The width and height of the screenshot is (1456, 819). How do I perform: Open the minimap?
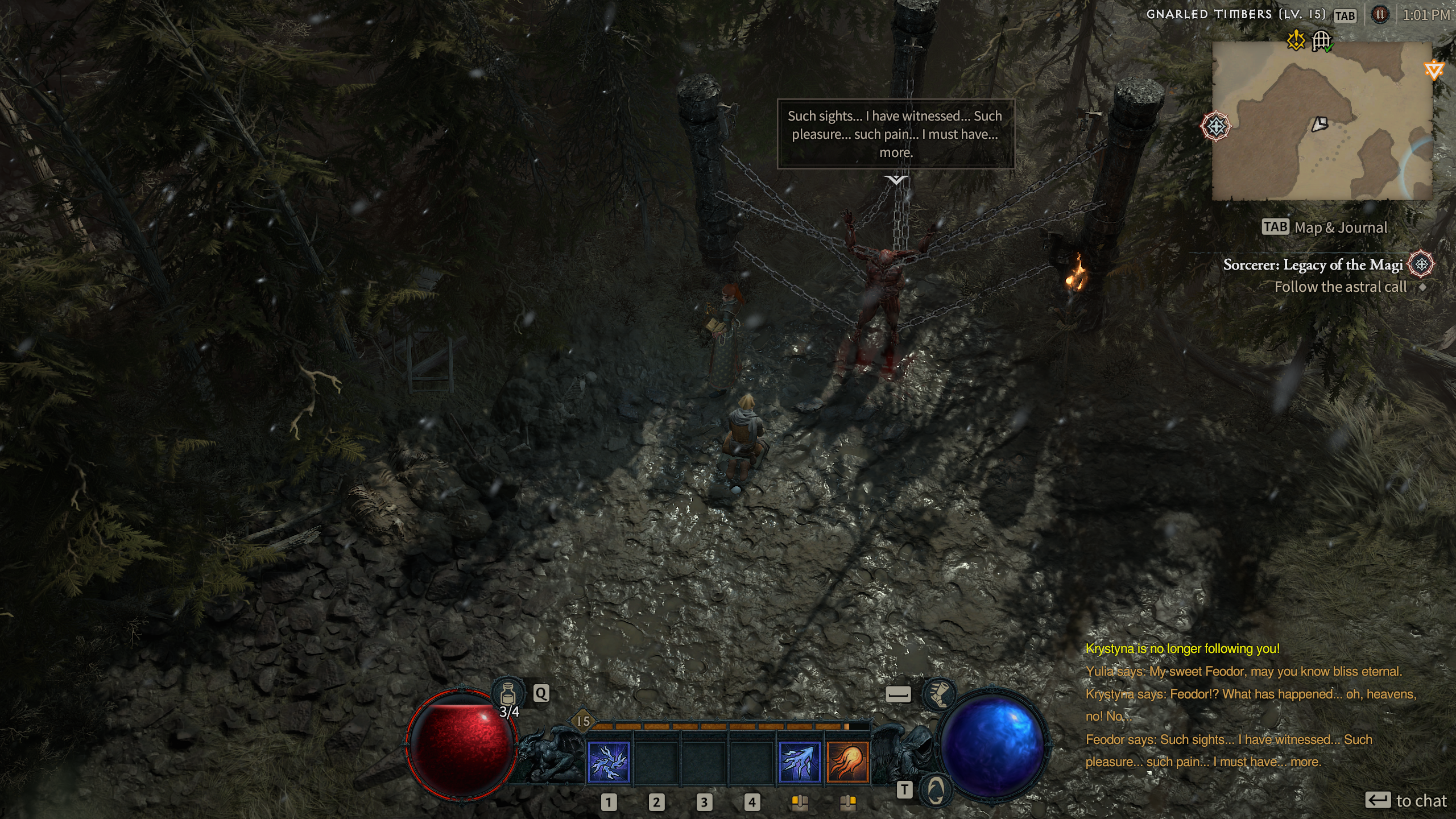[x=1322, y=121]
